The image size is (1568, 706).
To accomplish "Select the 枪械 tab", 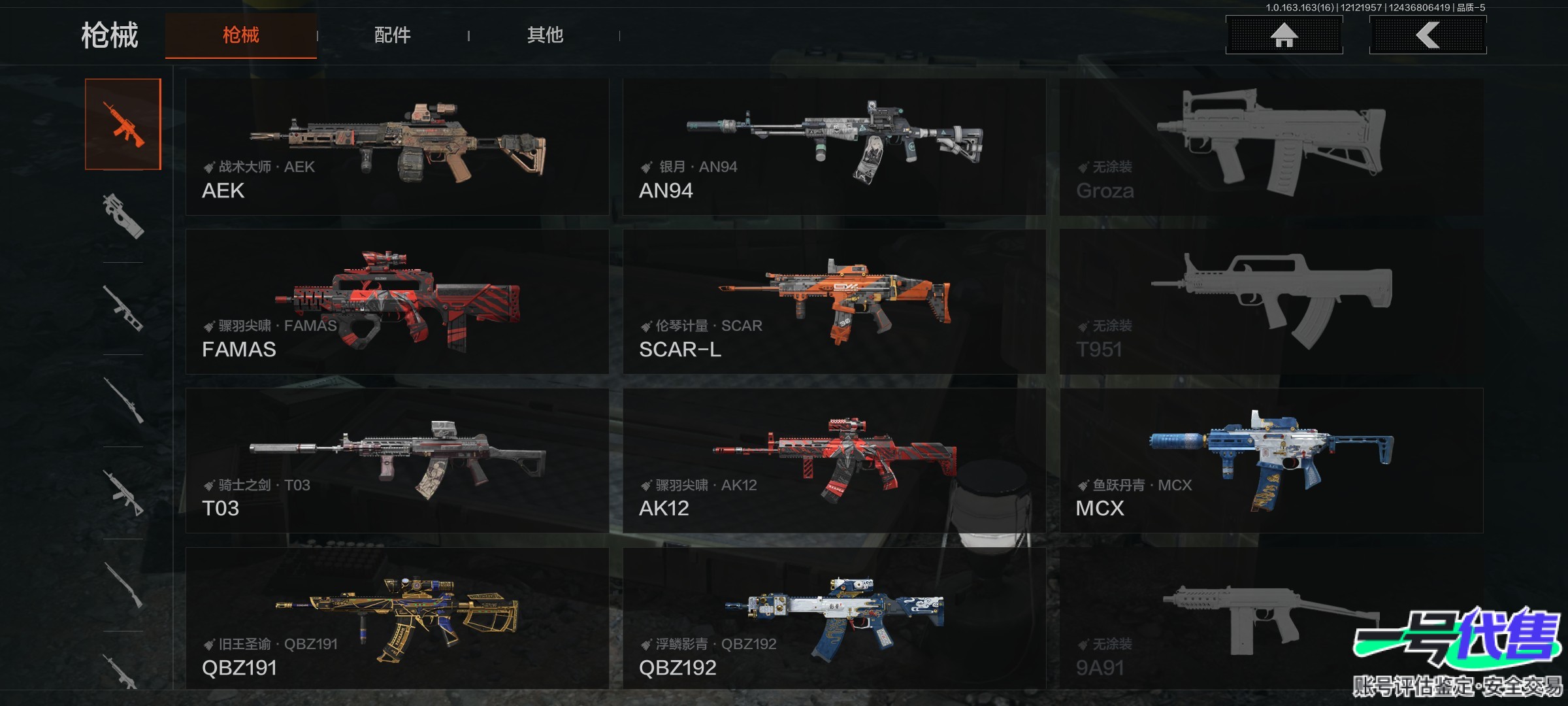I will pyautogui.click(x=241, y=35).
